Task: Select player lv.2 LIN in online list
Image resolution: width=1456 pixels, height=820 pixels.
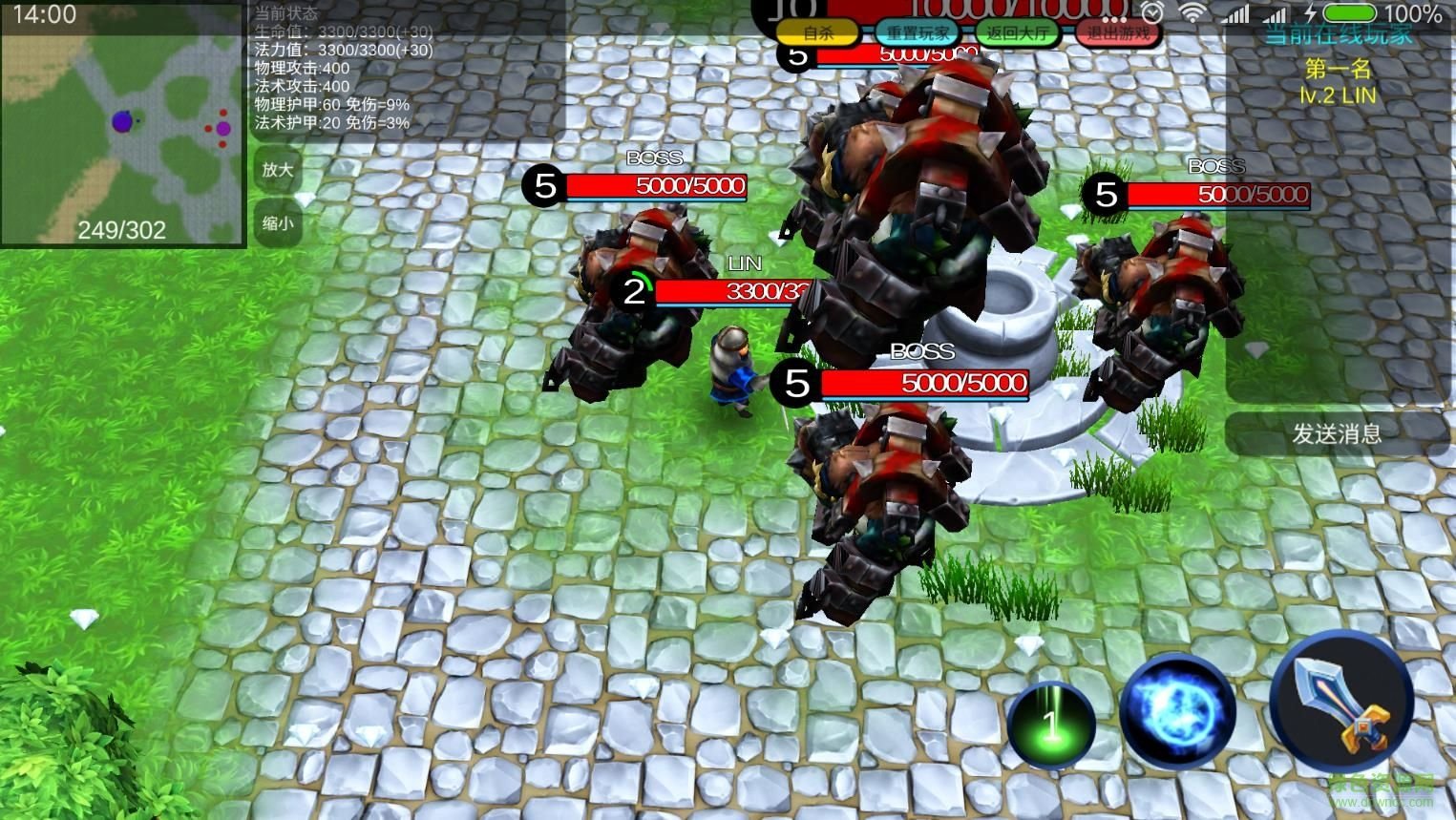Action: point(1338,95)
